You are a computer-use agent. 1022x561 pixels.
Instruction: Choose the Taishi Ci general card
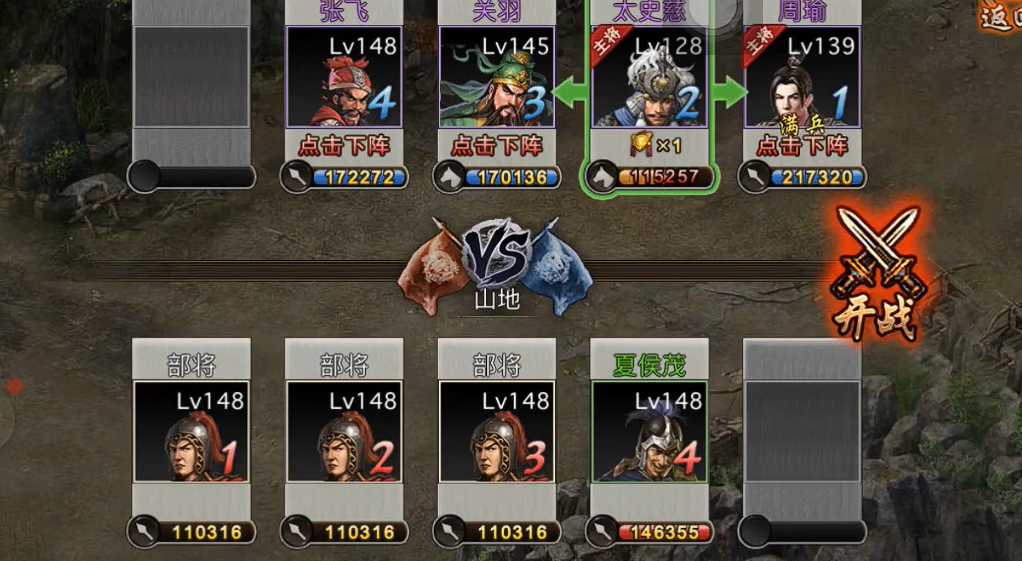pyautogui.click(x=649, y=77)
